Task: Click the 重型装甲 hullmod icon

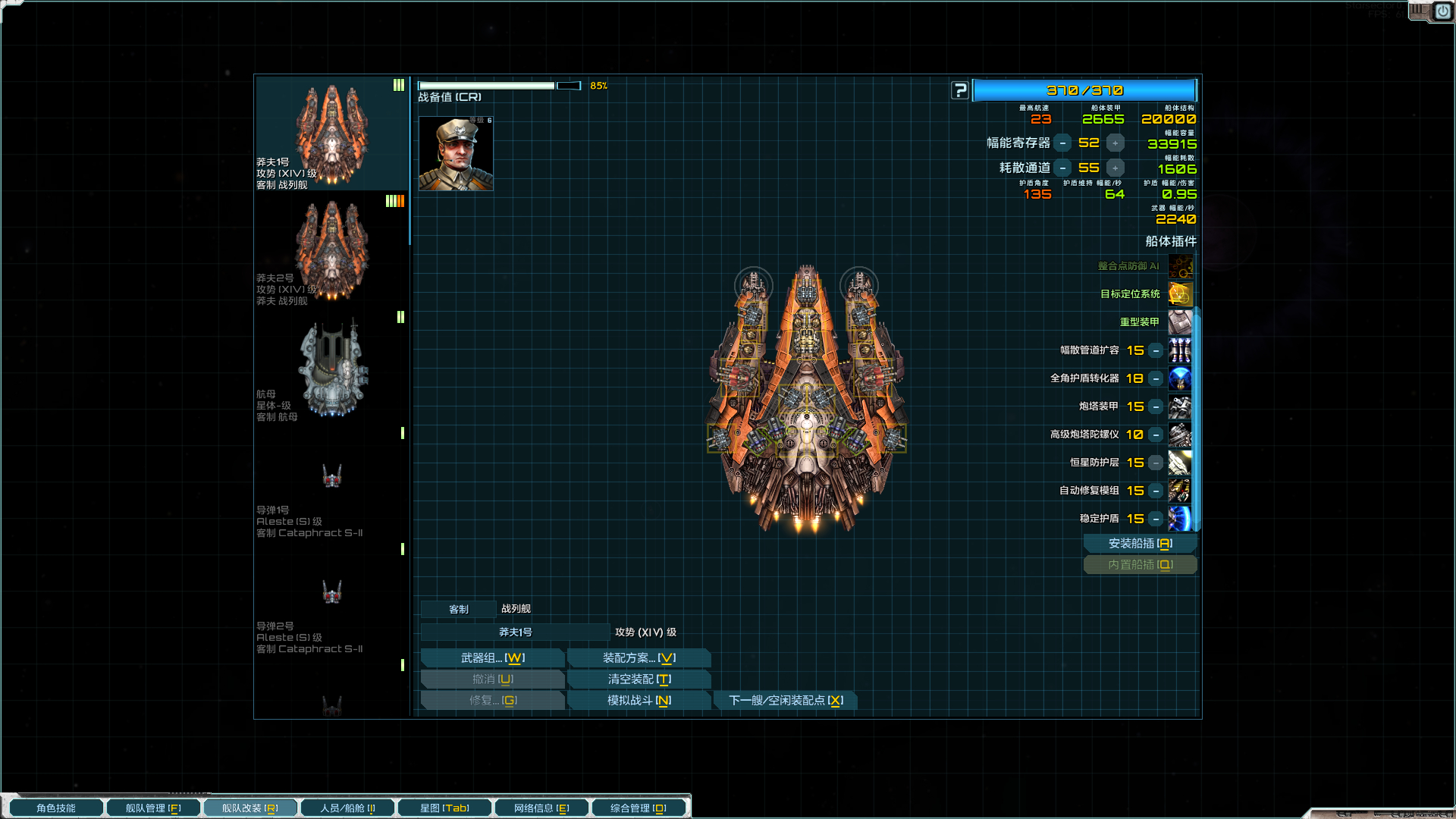Action: [1180, 322]
